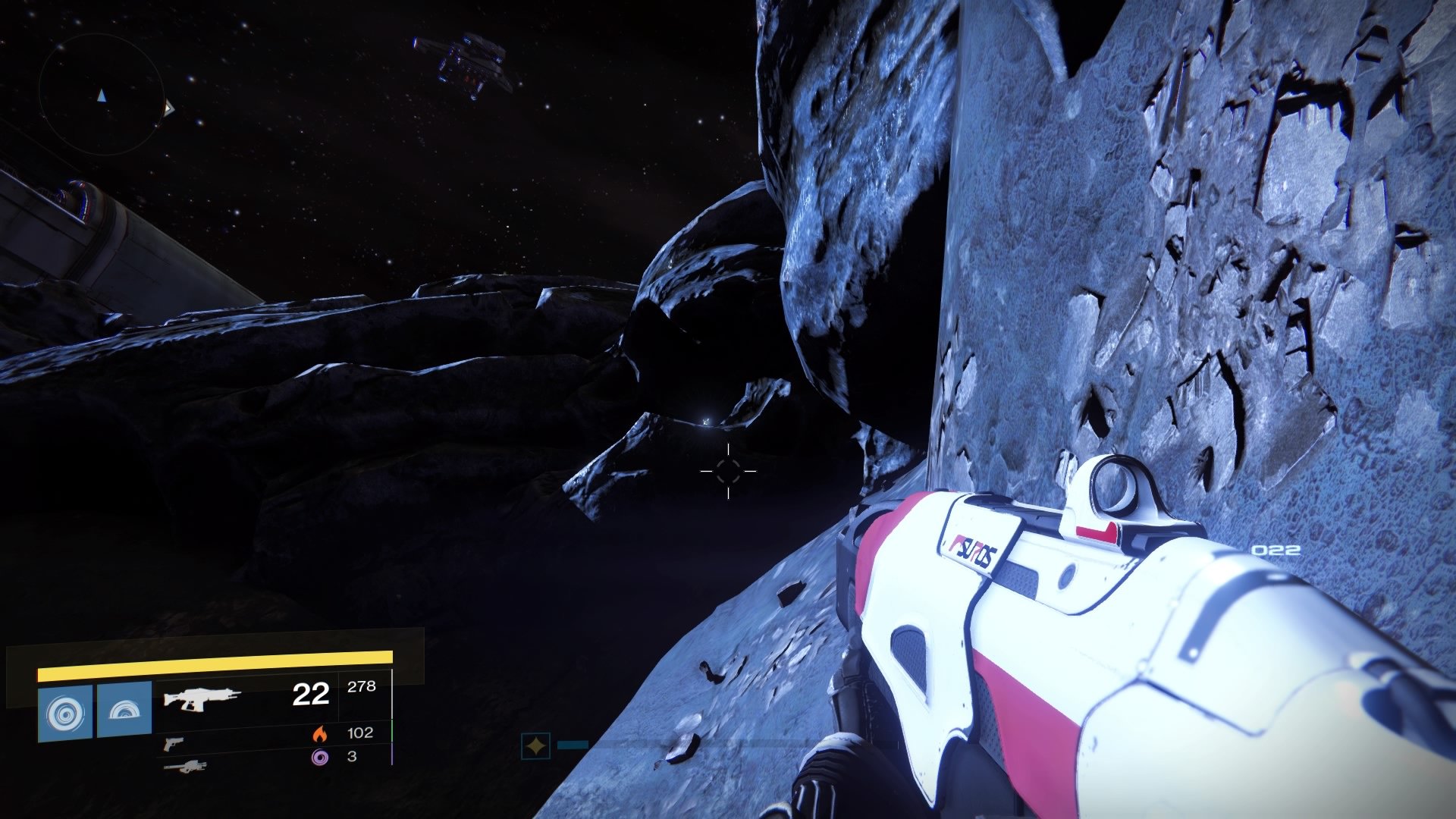1456x819 pixels.
Task: Switch to the sidearm pistol icon
Action: pos(173,743)
